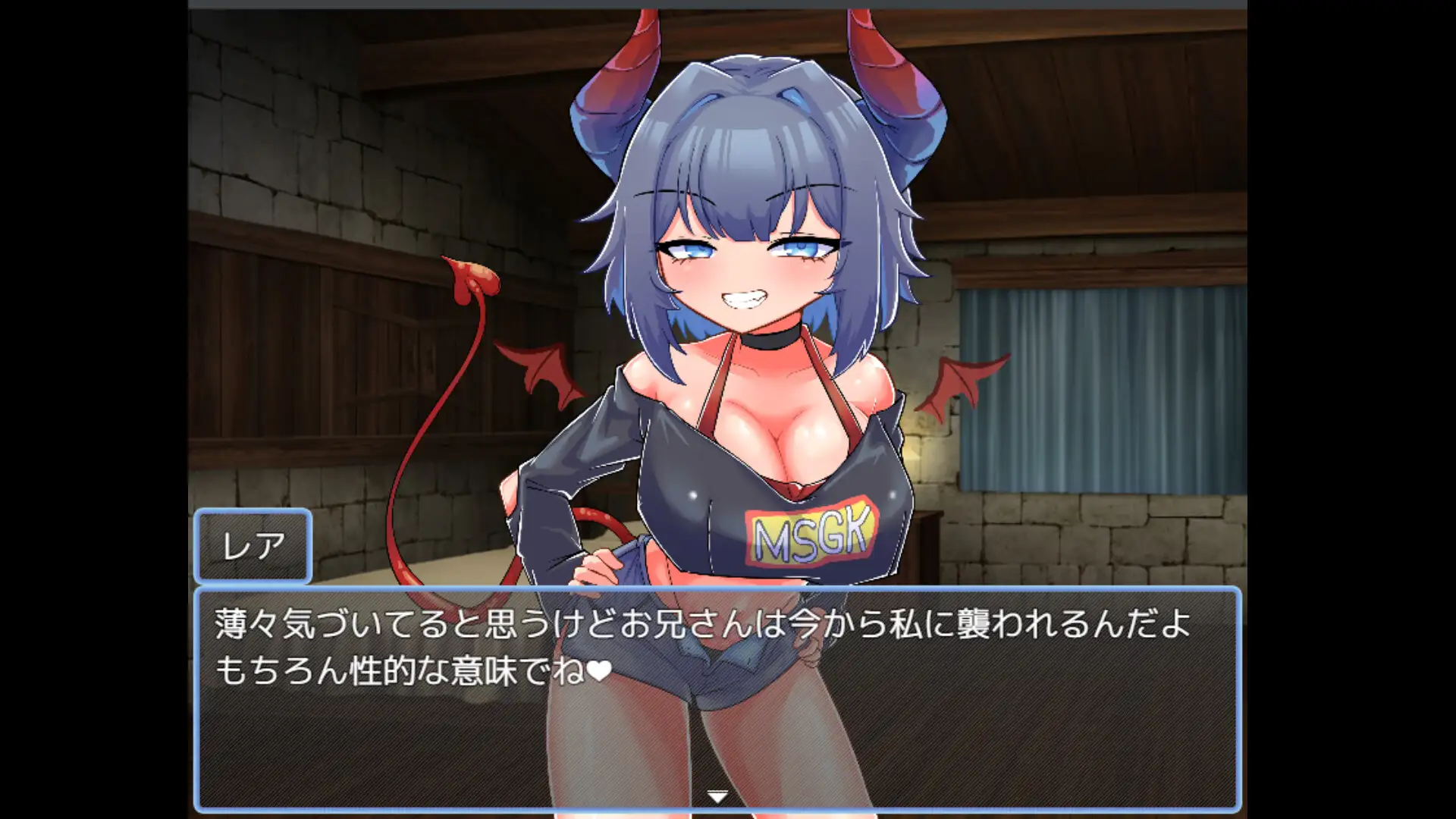Advance dialogue with the down arrow indicator

click(717, 796)
